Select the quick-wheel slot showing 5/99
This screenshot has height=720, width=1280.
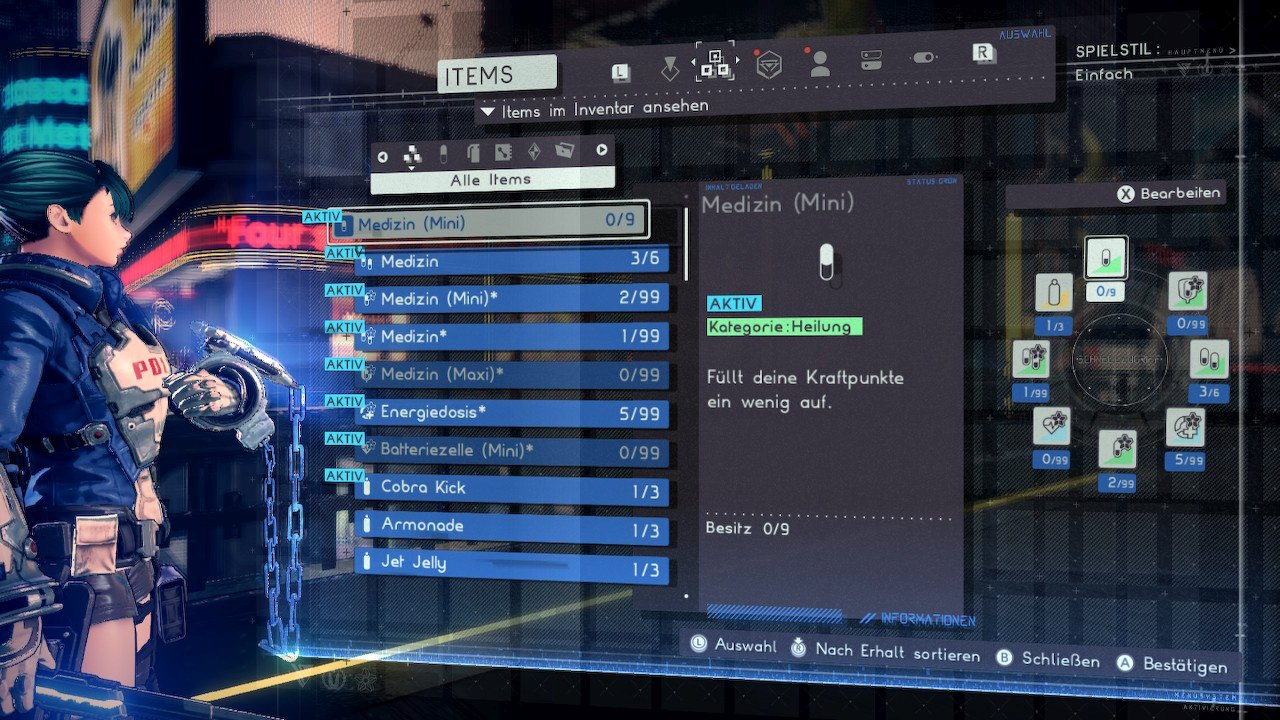point(1185,428)
